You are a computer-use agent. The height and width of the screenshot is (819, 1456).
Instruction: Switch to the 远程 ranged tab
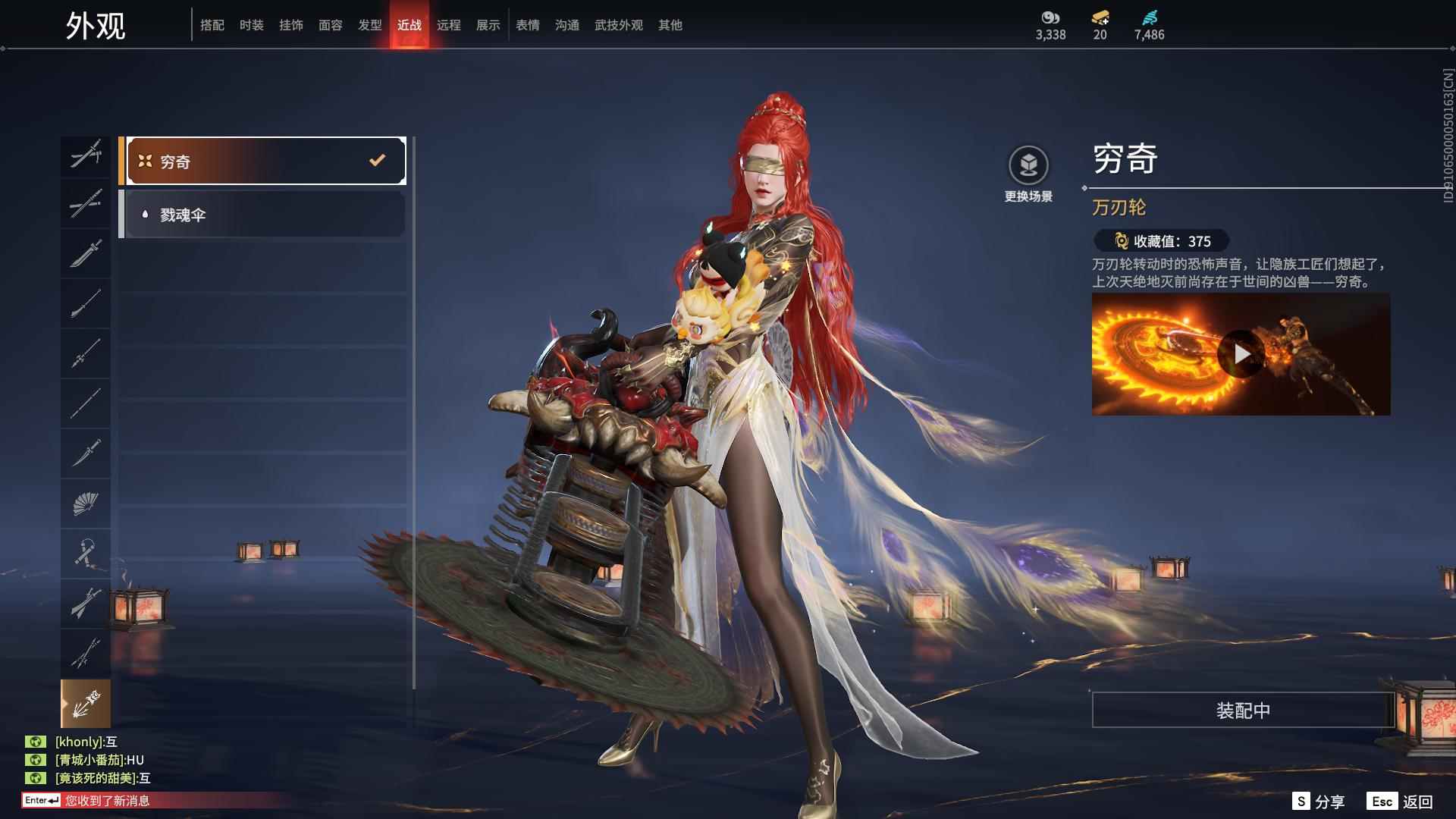tap(449, 25)
